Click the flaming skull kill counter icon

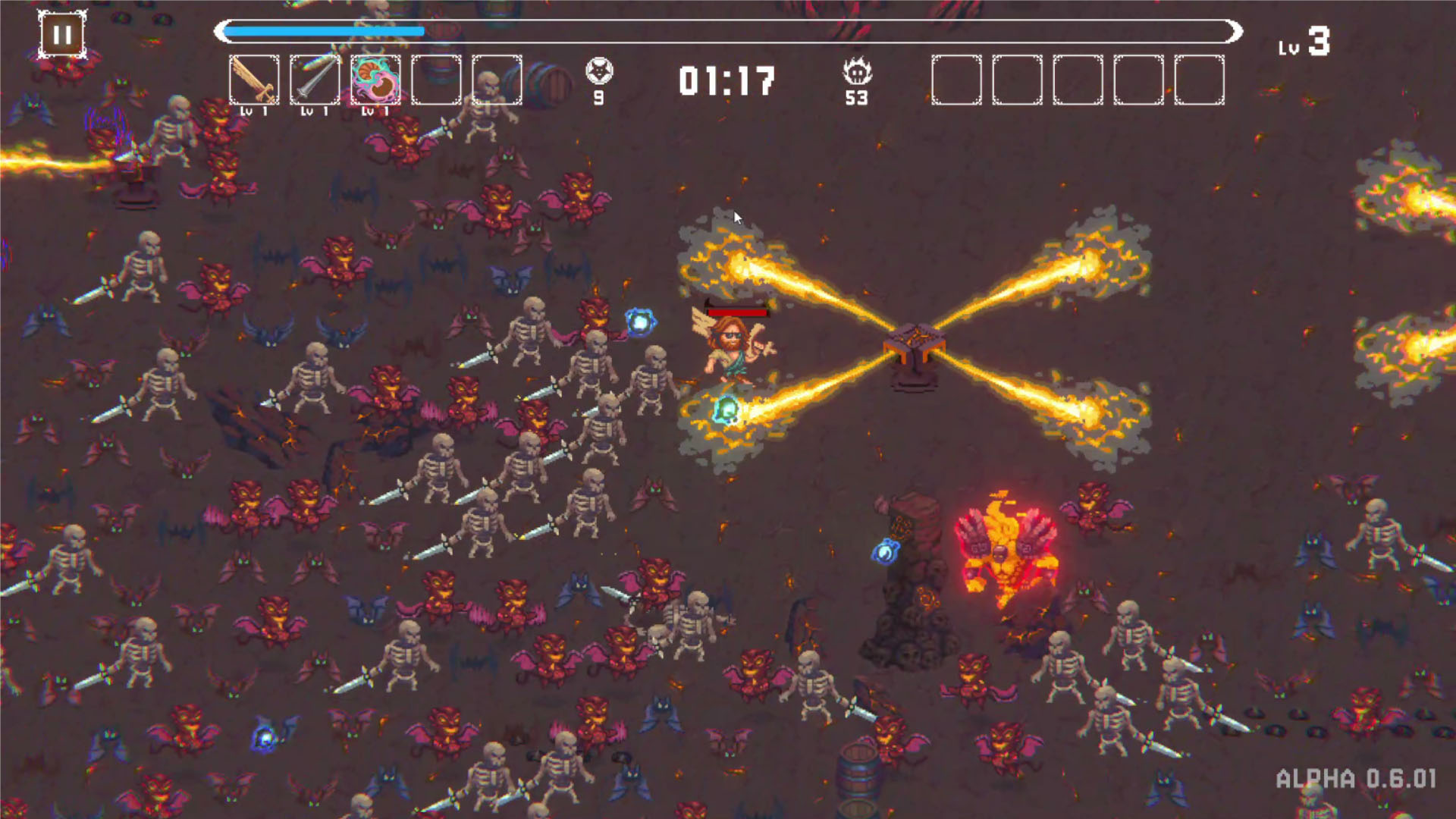tap(855, 70)
